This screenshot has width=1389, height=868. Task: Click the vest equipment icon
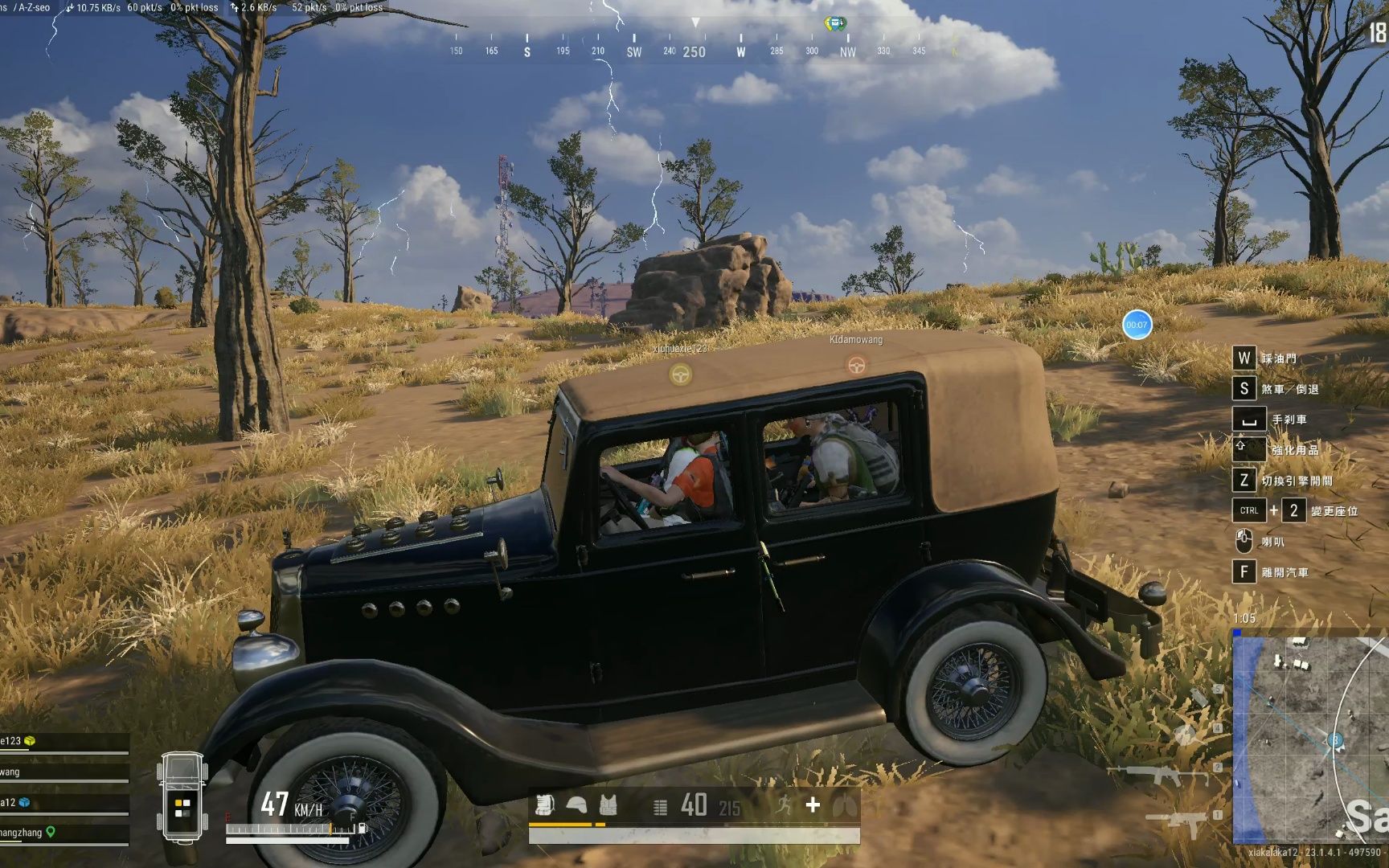608,805
